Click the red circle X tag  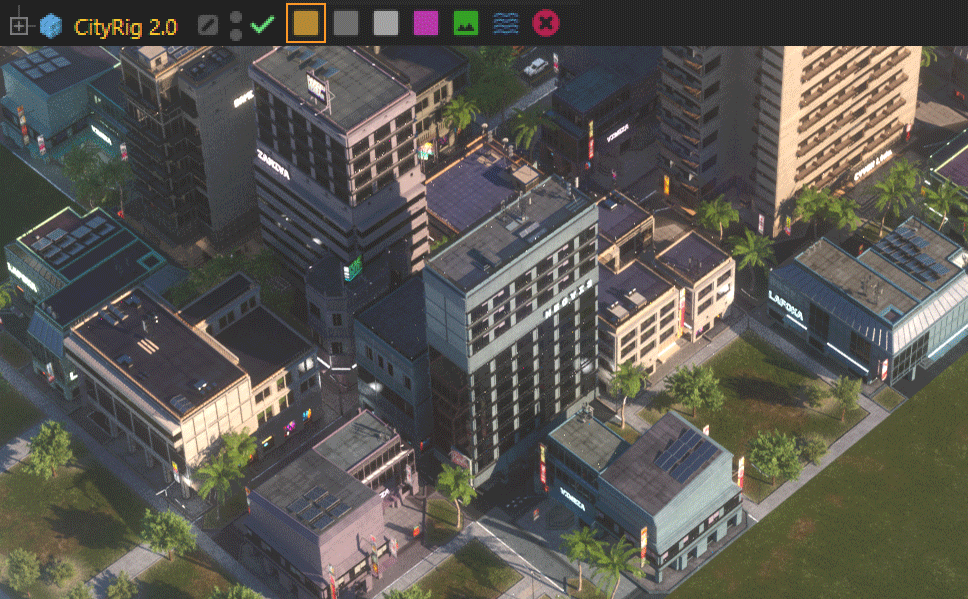point(546,24)
